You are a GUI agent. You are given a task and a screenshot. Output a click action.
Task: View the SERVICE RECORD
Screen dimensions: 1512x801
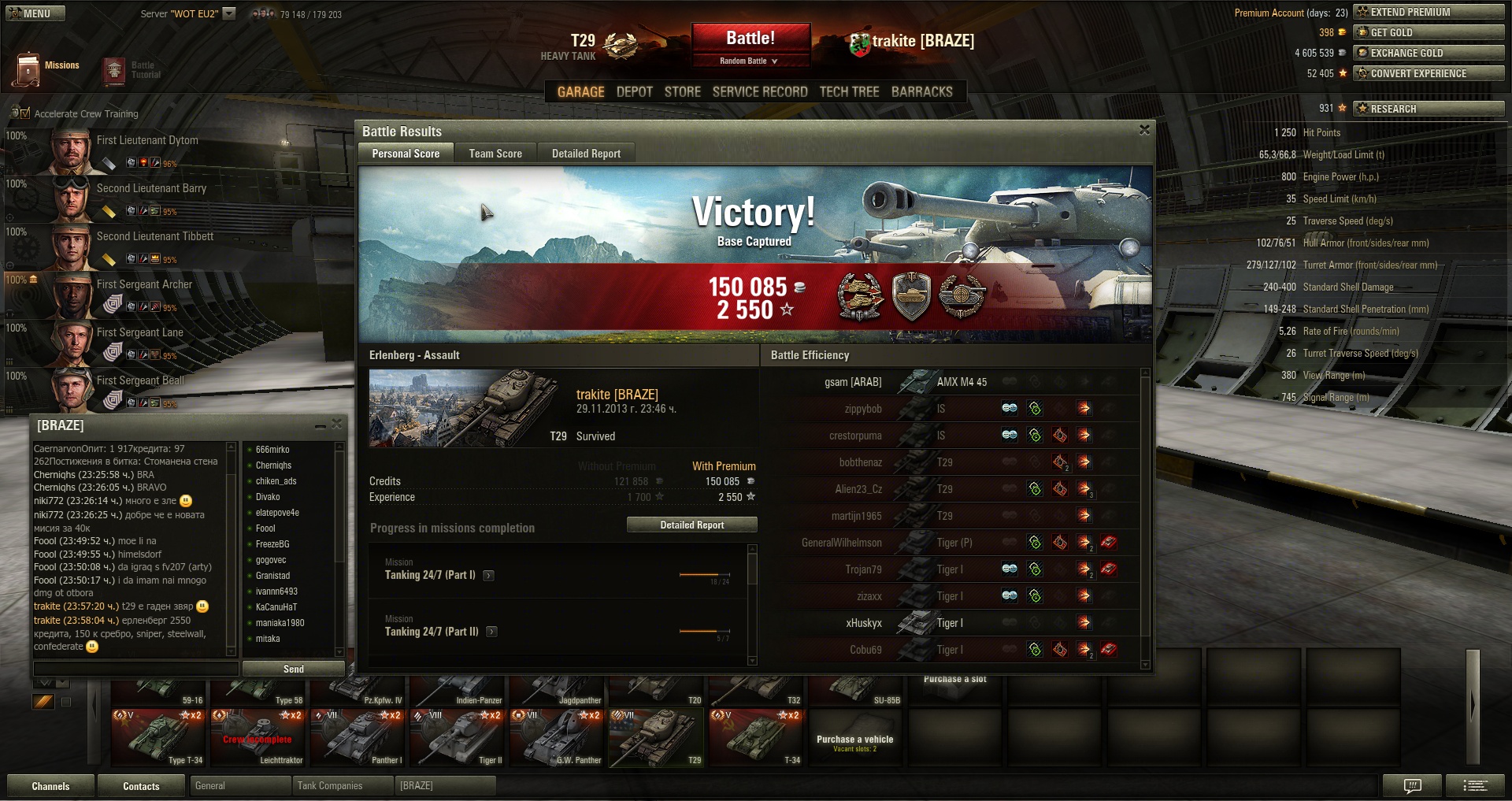pos(759,92)
